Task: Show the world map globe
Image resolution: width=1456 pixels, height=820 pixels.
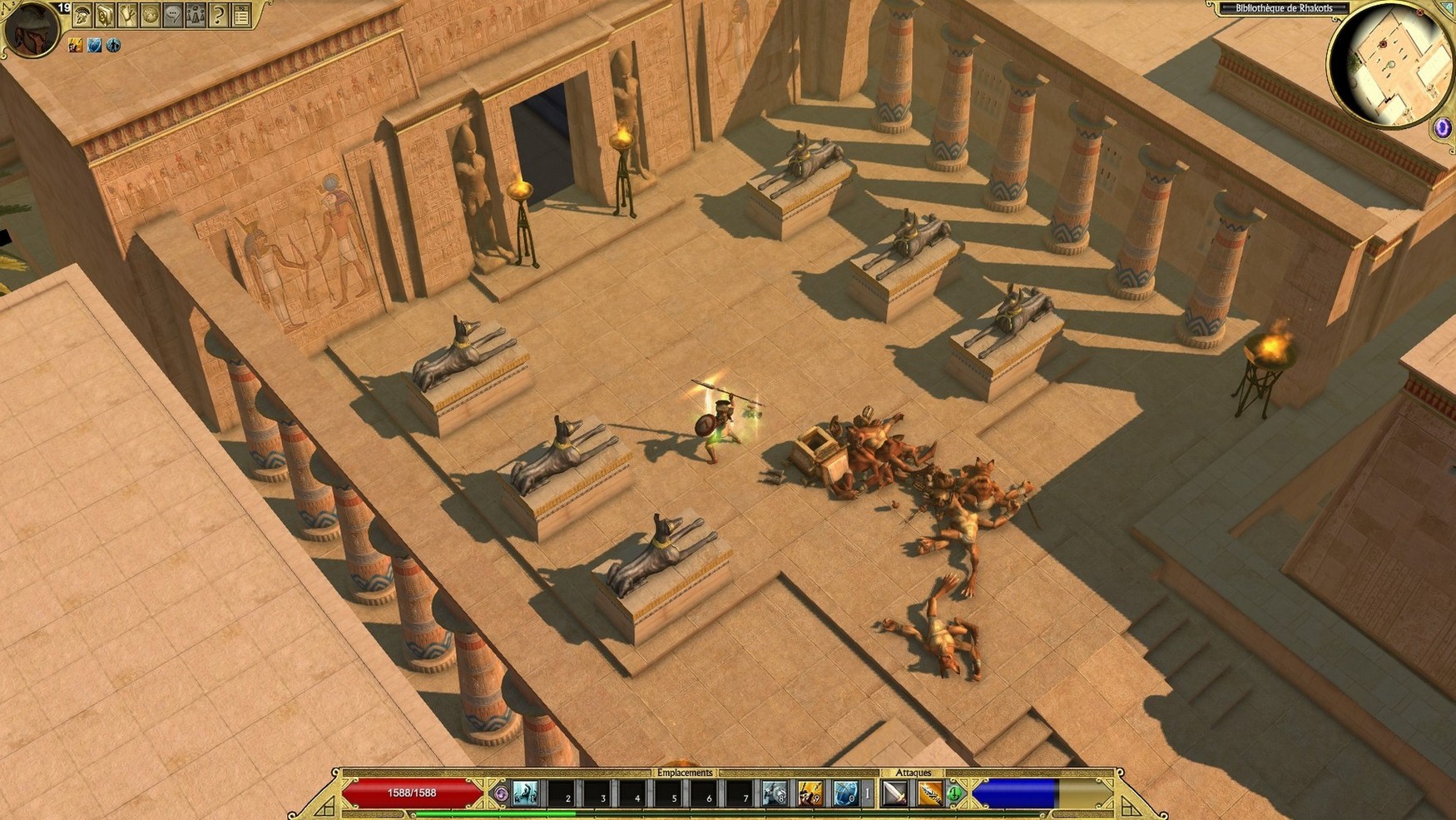Action: tap(150, 15)
